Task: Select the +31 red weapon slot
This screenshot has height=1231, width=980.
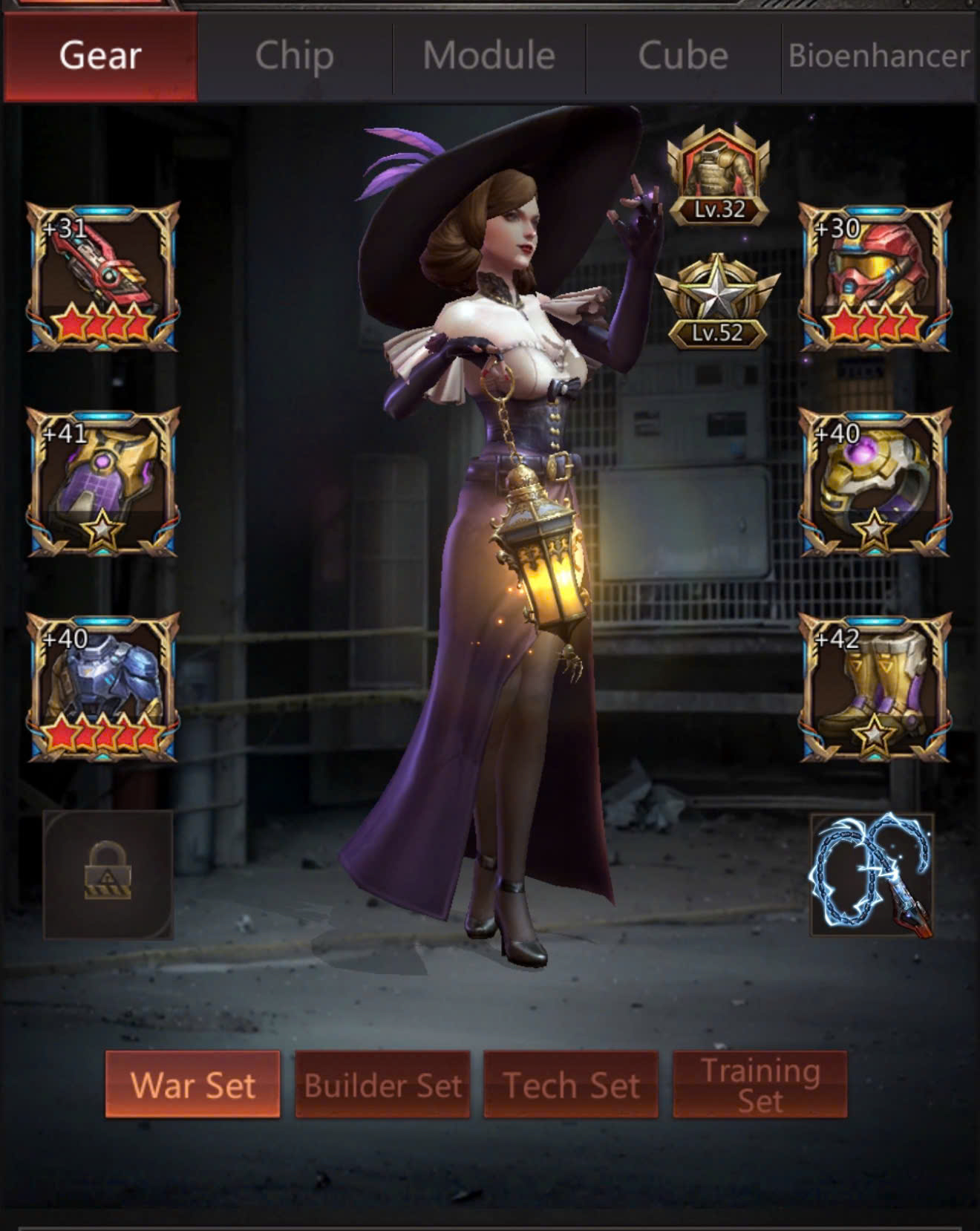Action: 103,277
